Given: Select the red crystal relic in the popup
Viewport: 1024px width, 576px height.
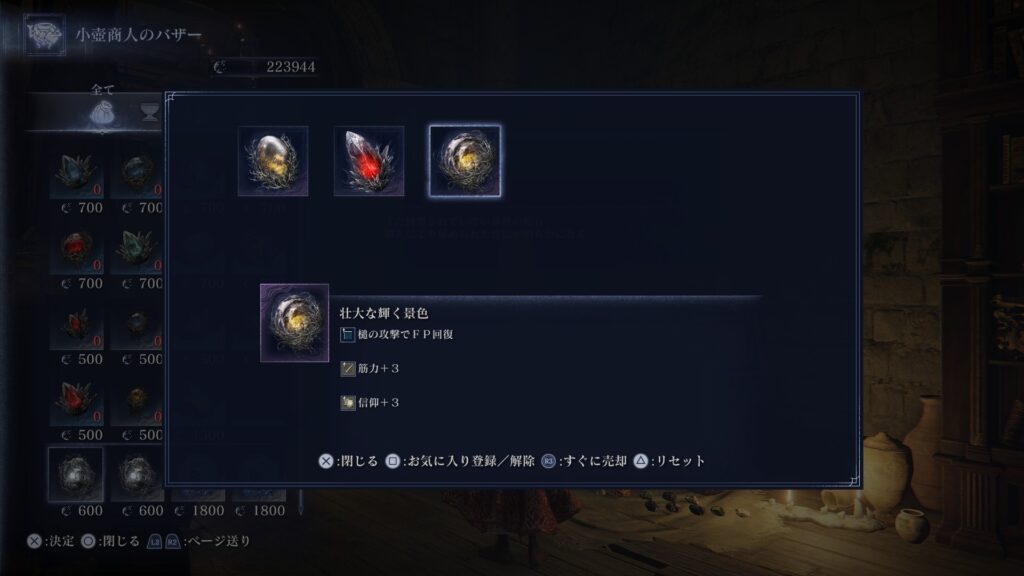Looking at the screenshot, I should [x=369, y=161].
